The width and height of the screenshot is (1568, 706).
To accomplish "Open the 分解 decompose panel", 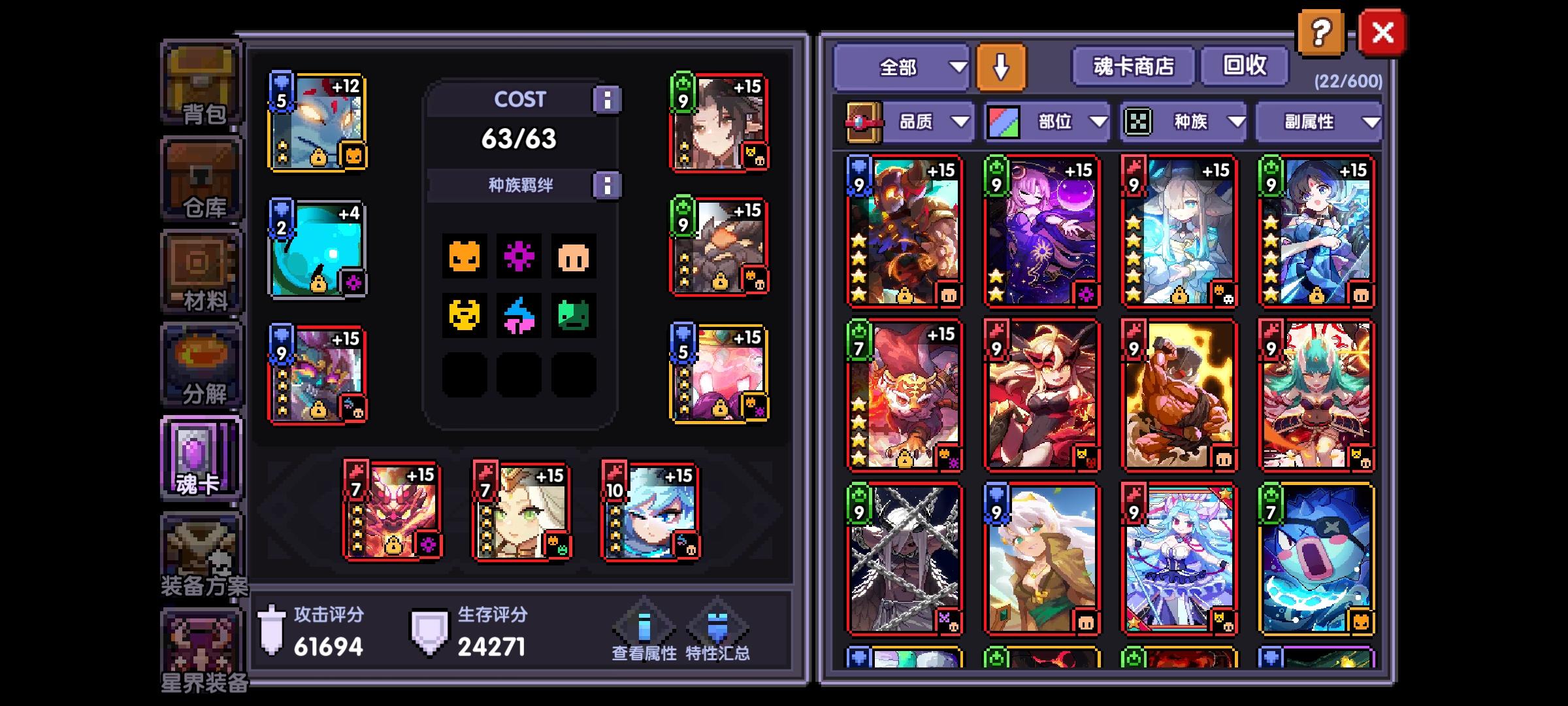I will 201,365.
